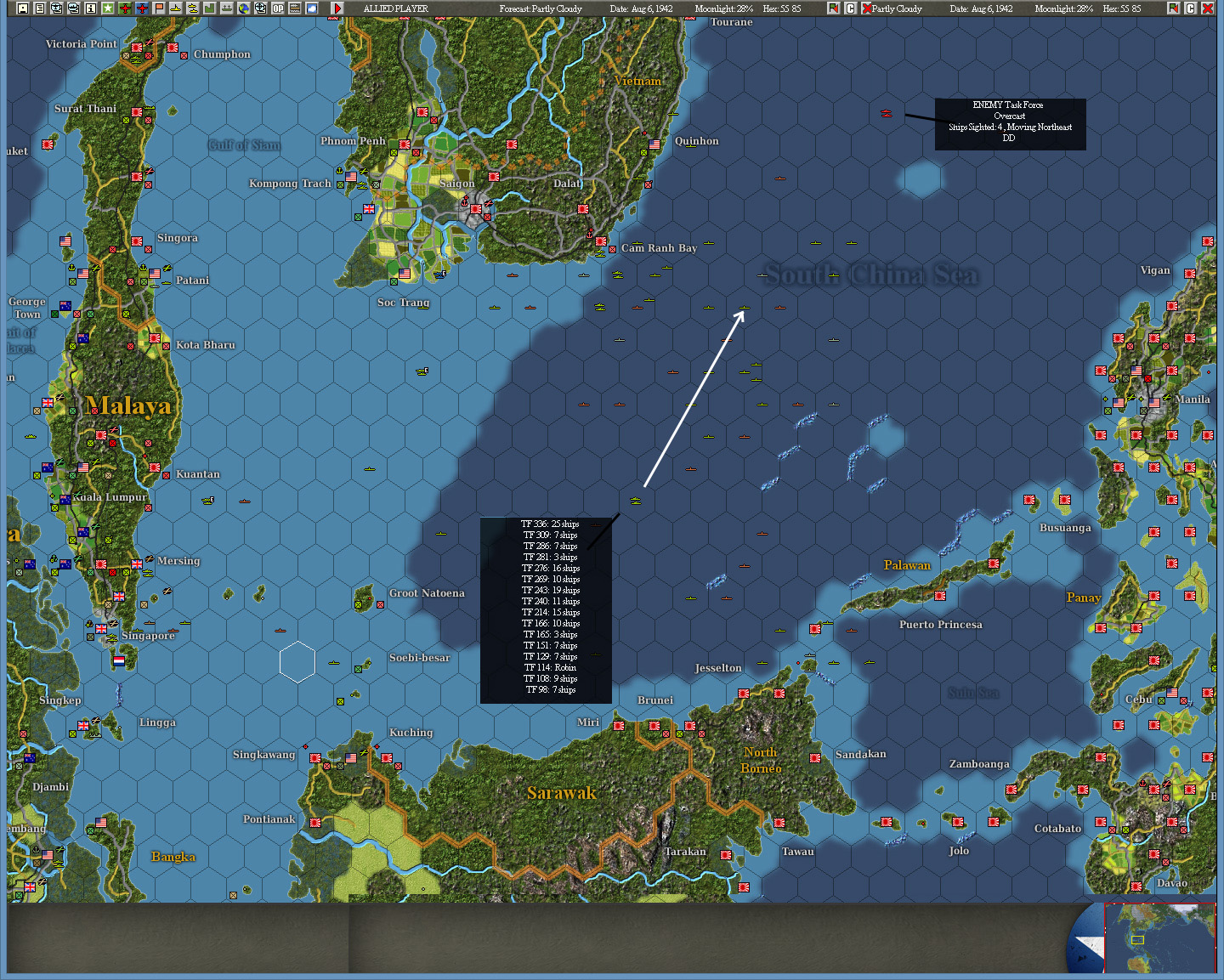Toggle the red X beside Partly Cloudy
This screenshot has width=1224, height=980.
pyautogui.click(x=865, y=8)
